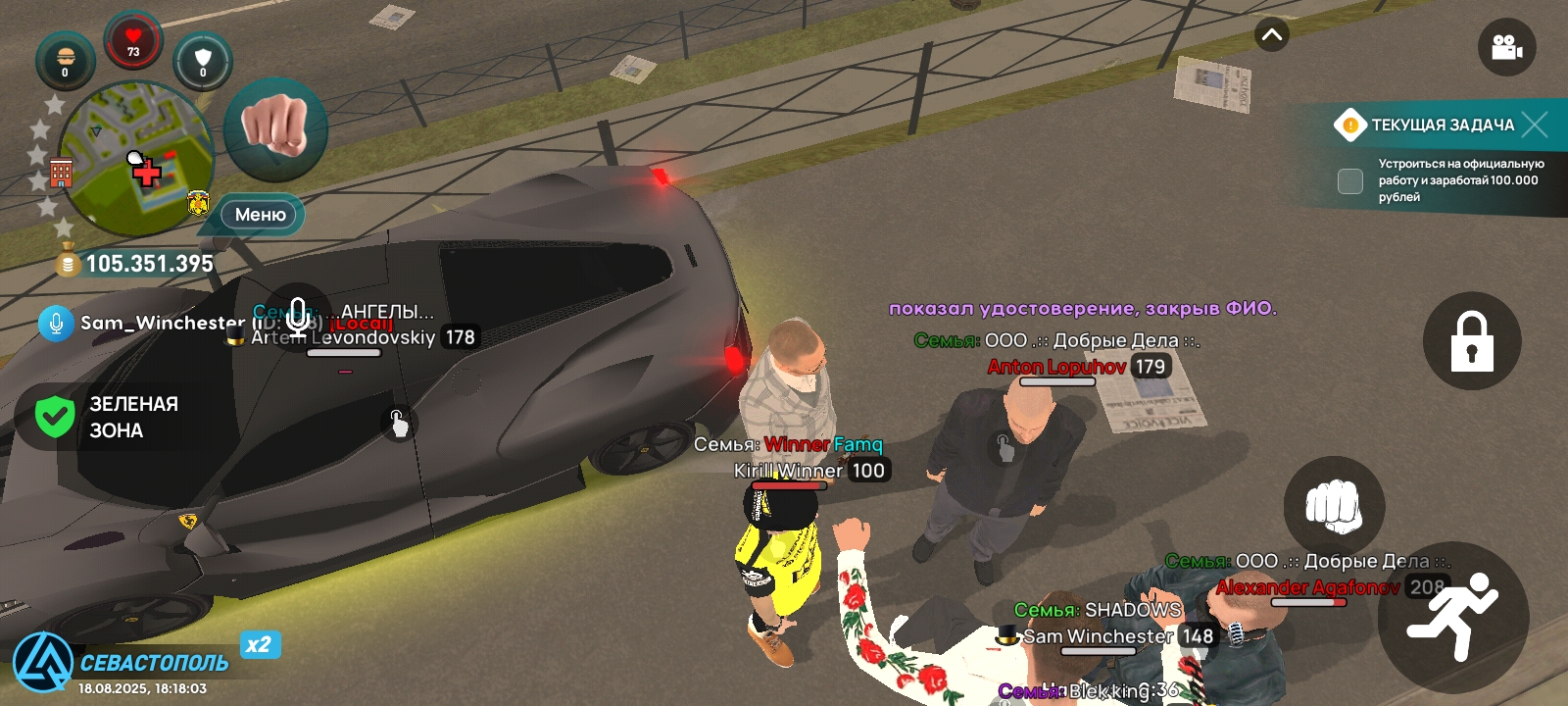Open the wanted level face icon
The width and height of the screenshot is (1568, 706).
[x=66, y=60]
